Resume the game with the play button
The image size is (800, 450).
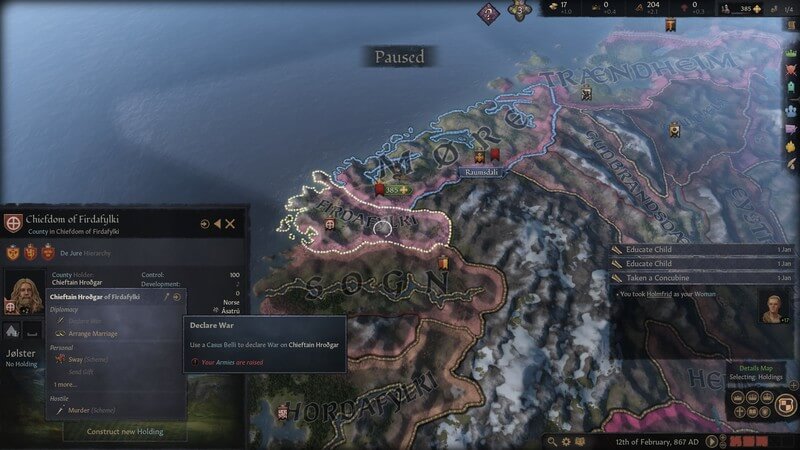pos(711,441)
